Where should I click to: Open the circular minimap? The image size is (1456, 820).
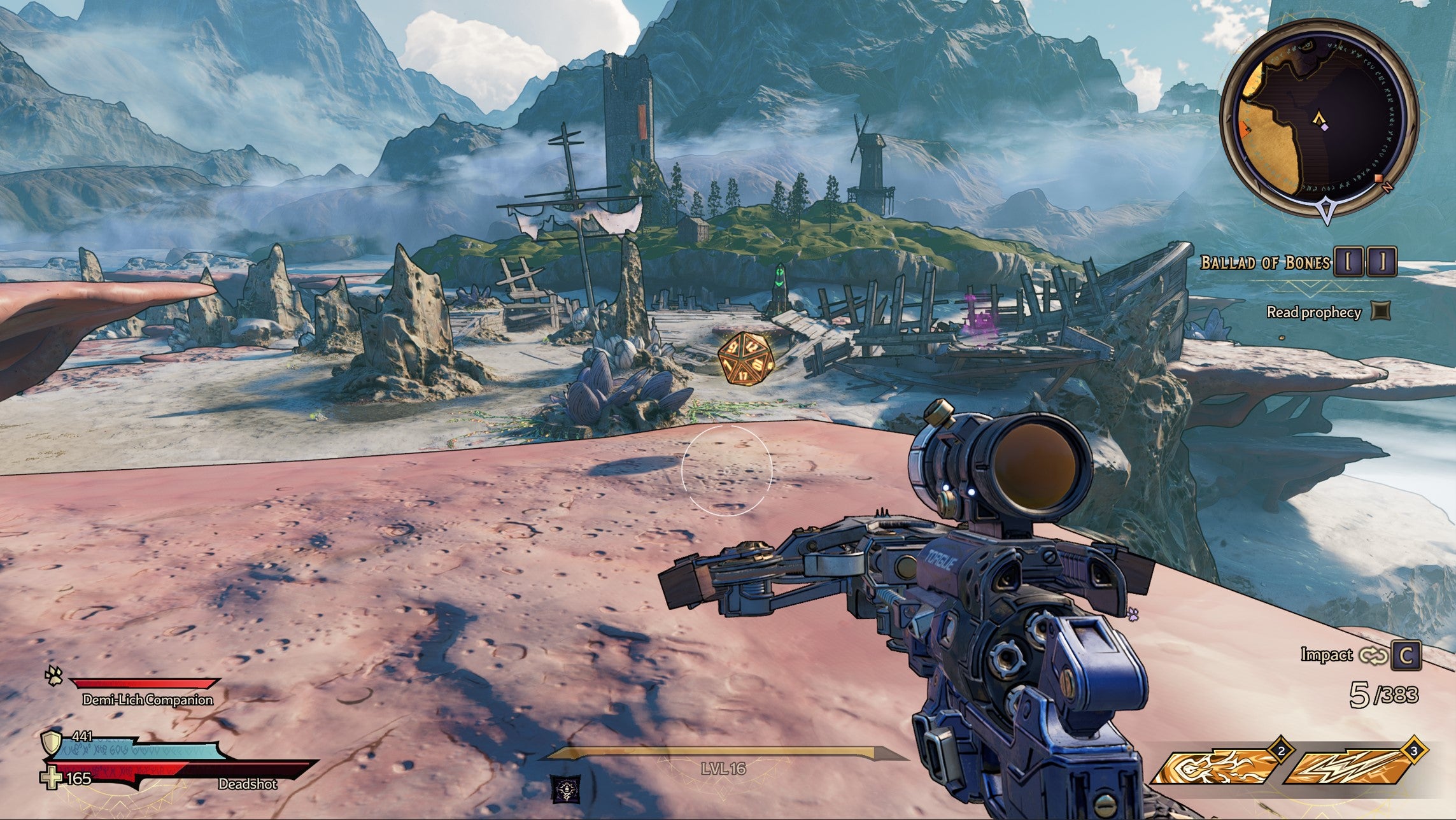1319,120
